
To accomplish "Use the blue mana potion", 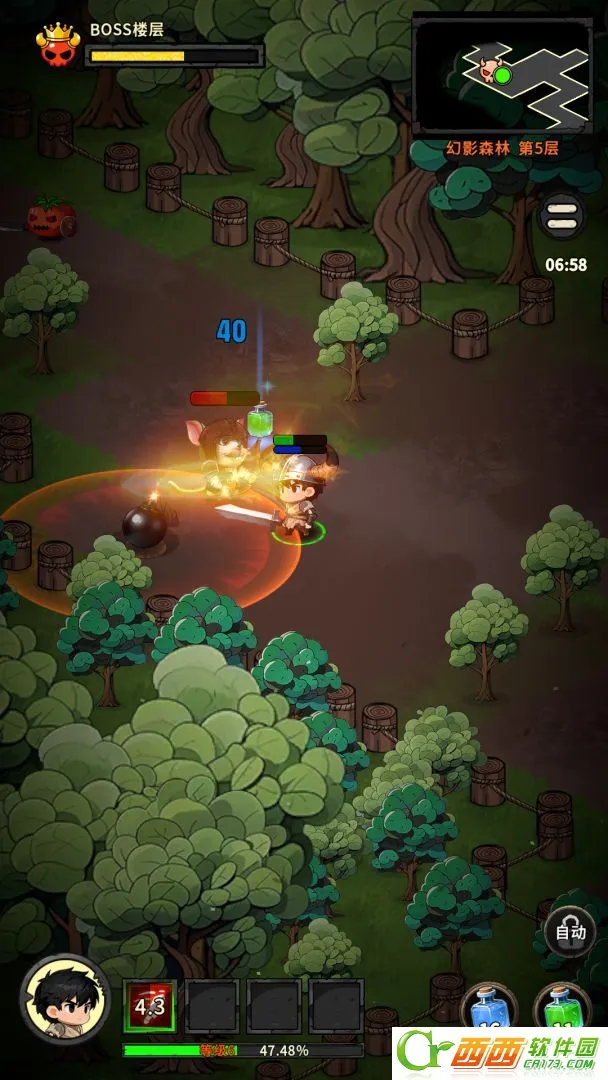I will pyautogui.click(x=488, y=1008).
